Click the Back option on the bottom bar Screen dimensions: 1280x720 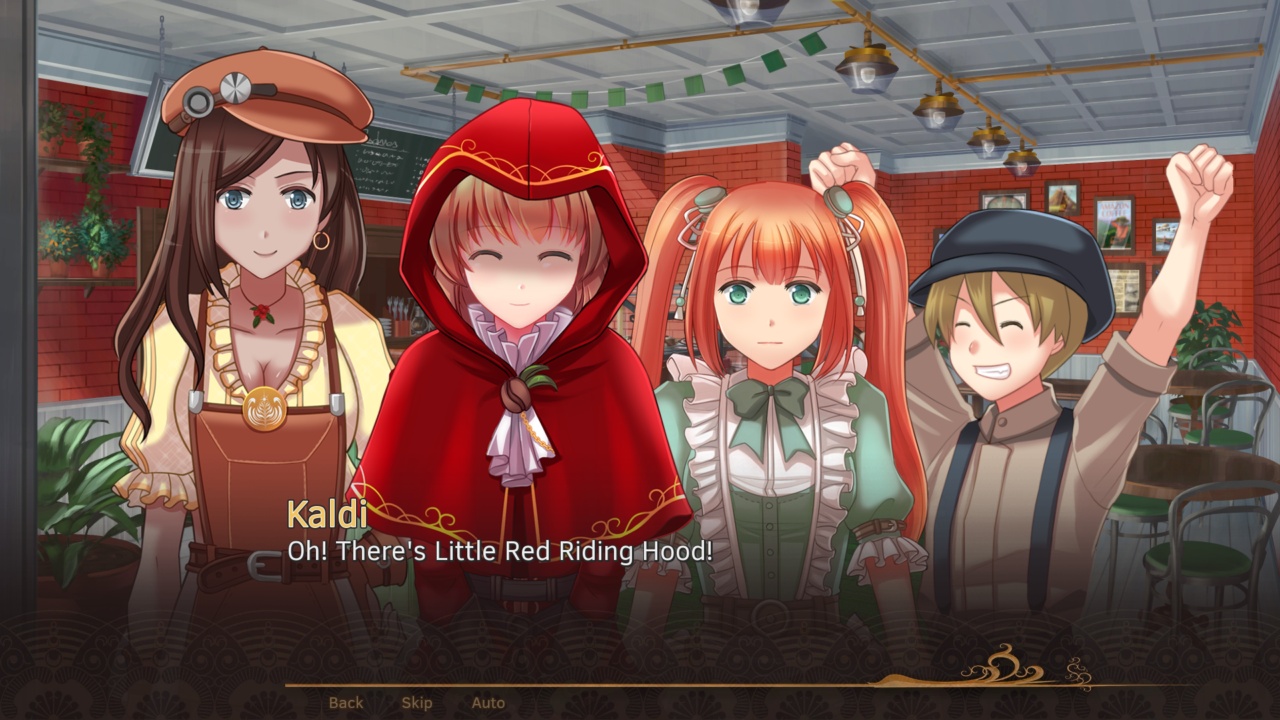(345, 703)
